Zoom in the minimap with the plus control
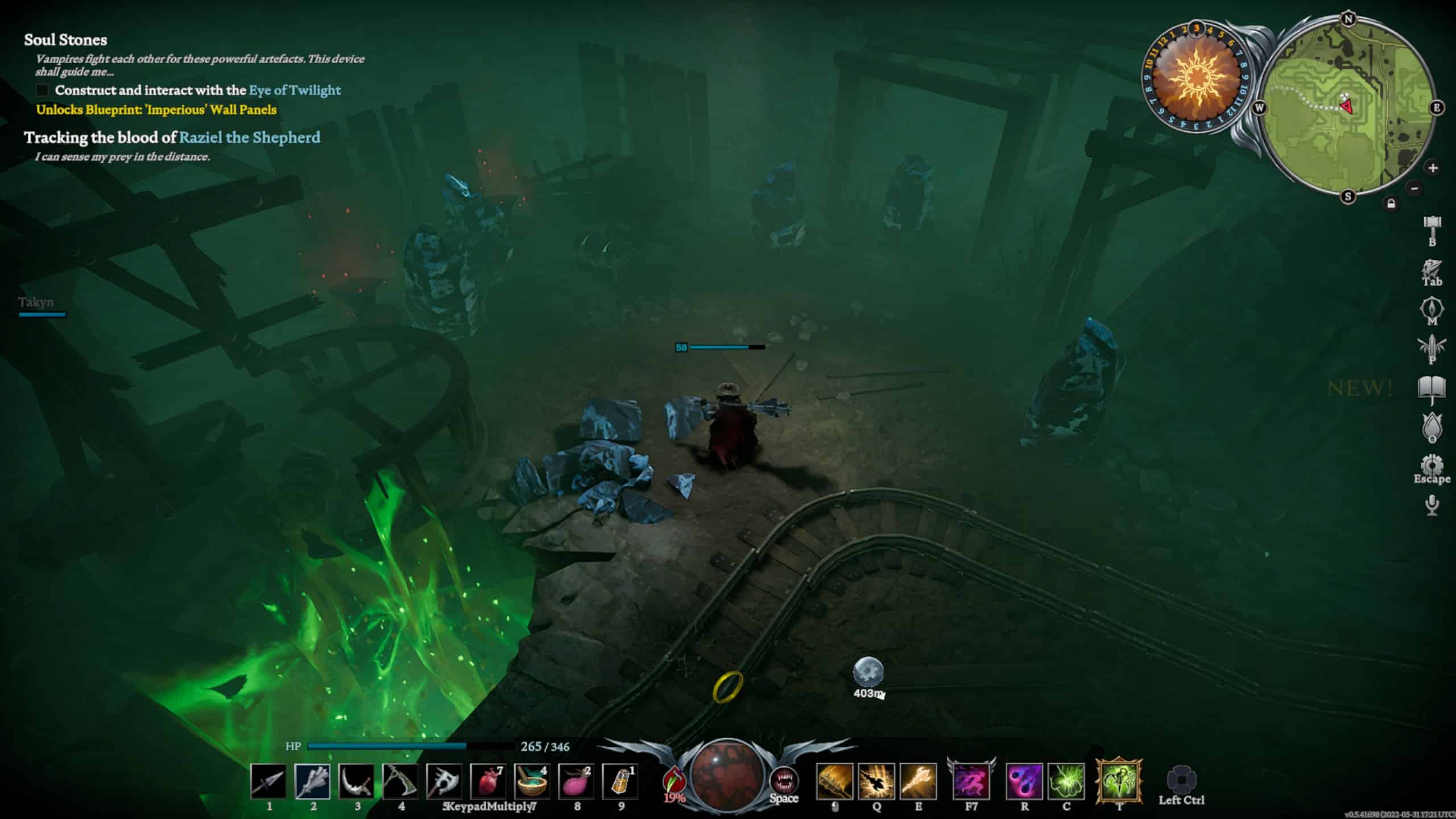The width and height of the screenshot is (1456, 819). click(x=1433, y=168)
